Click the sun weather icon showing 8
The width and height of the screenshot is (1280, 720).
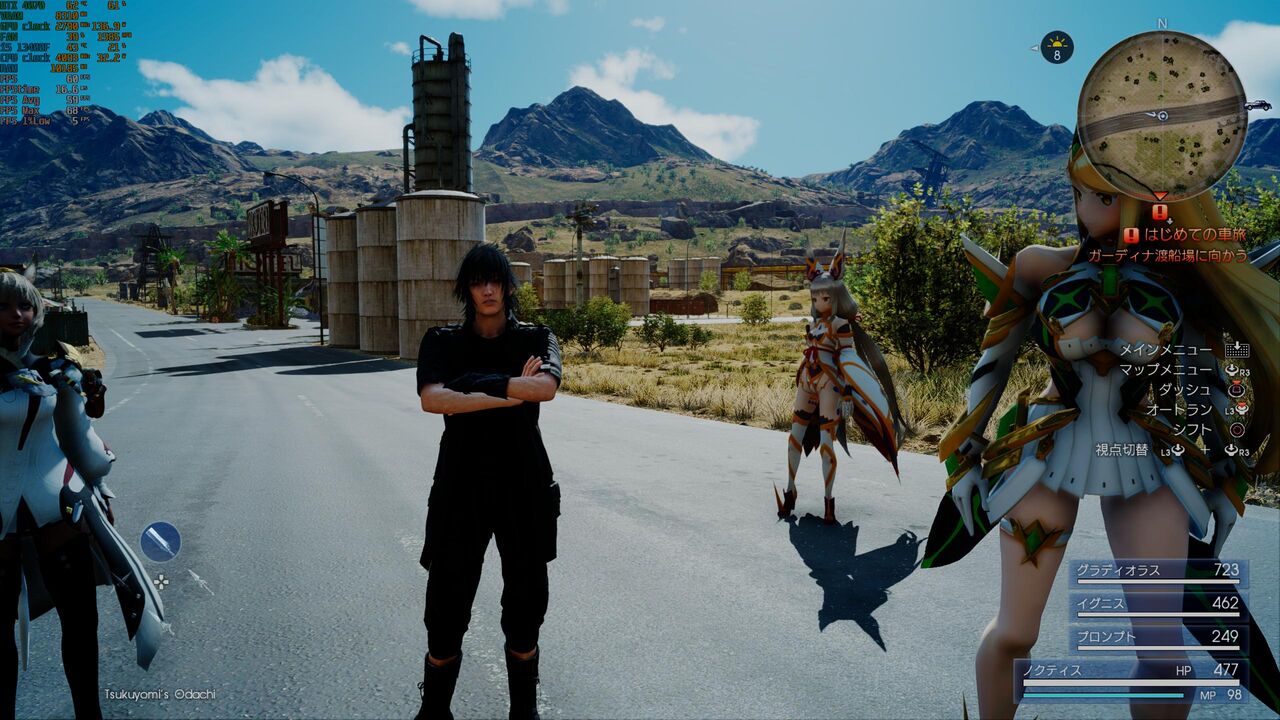(x=1057, y=46)
